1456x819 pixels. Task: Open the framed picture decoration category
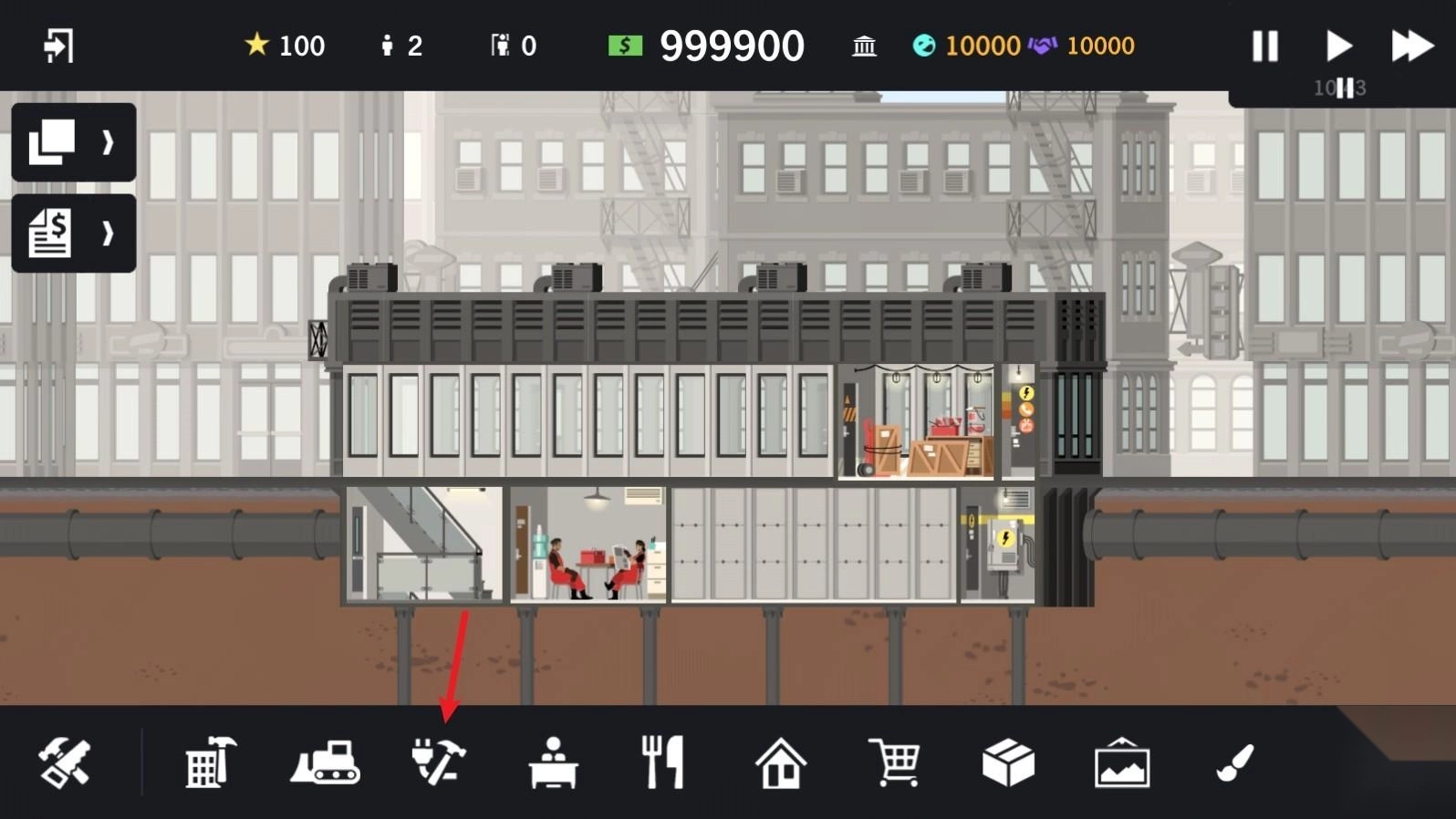point(1122,762)
